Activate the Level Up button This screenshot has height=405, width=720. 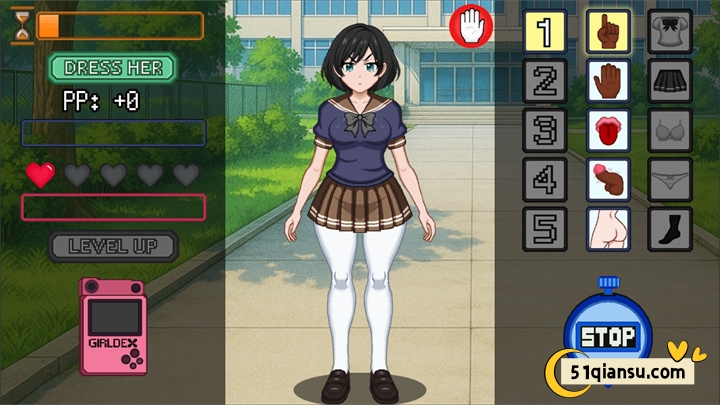click(113, 246)
